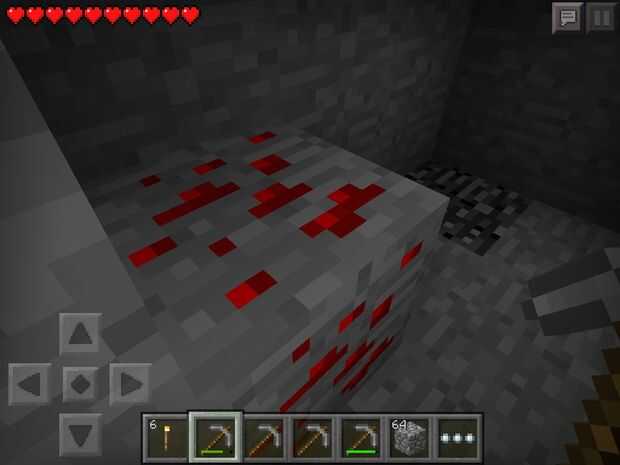620x465 pixels.
Task: Tap the center jump button on the D-pad
Action: tap(80, 383)
